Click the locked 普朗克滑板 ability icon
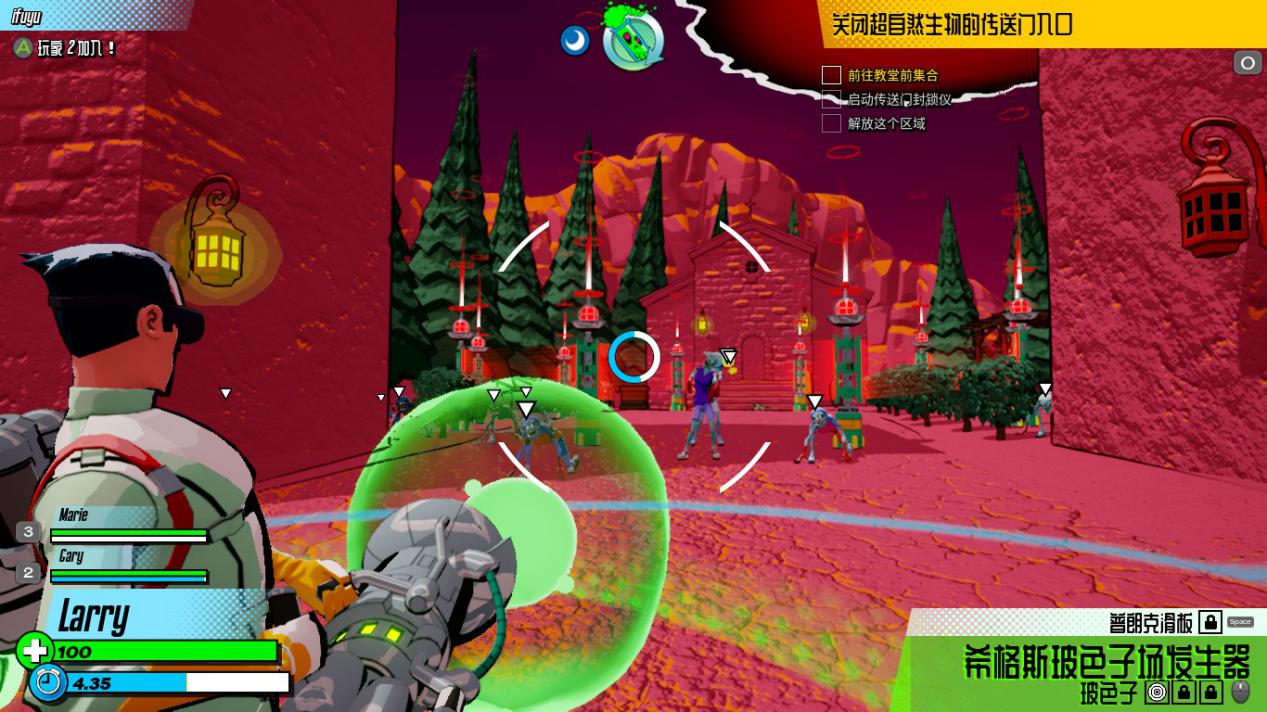1267x712 pixels. pyautogui.click(x=1210, y=622)
